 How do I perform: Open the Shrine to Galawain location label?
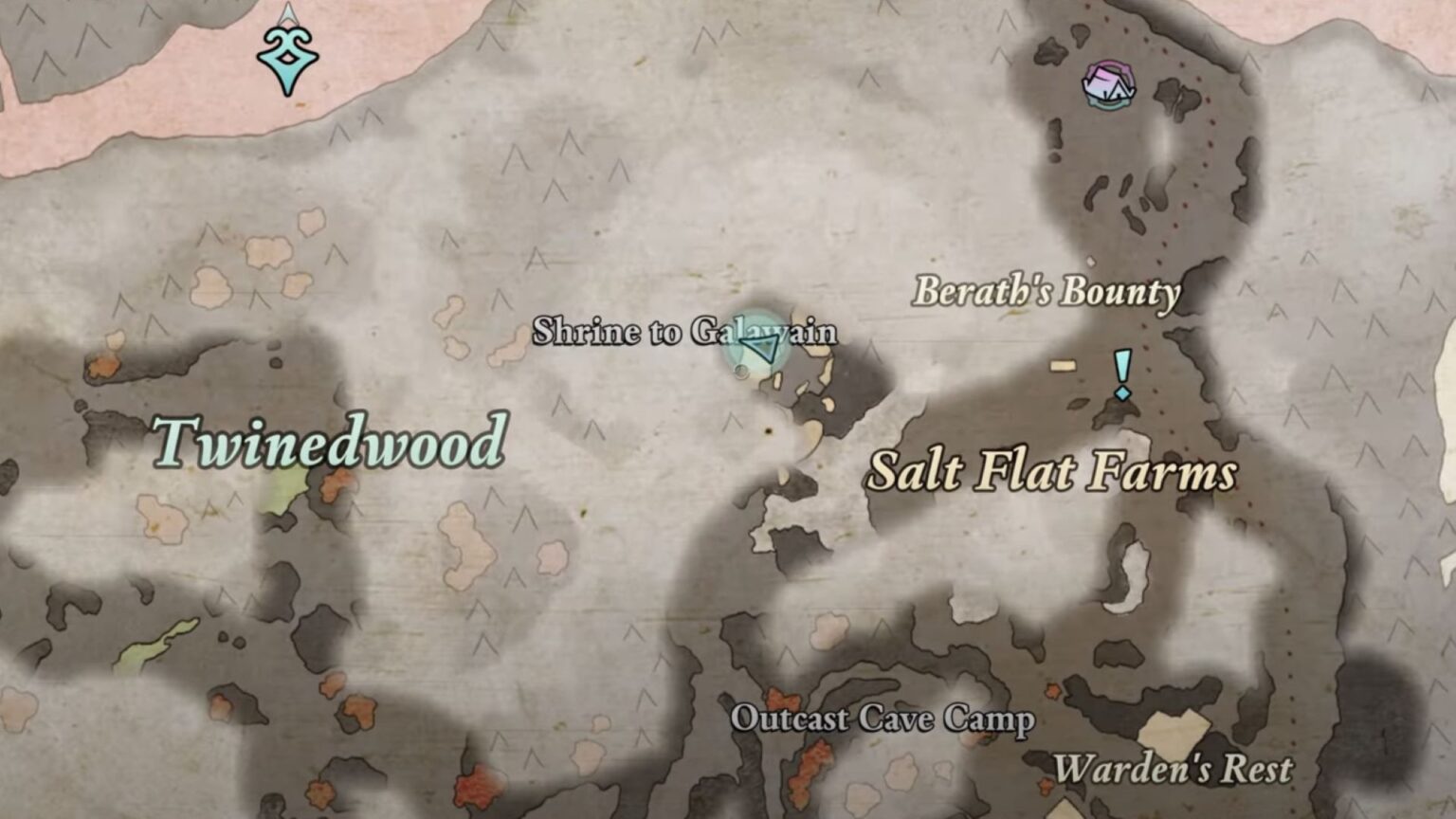click(x=686, y=334)
